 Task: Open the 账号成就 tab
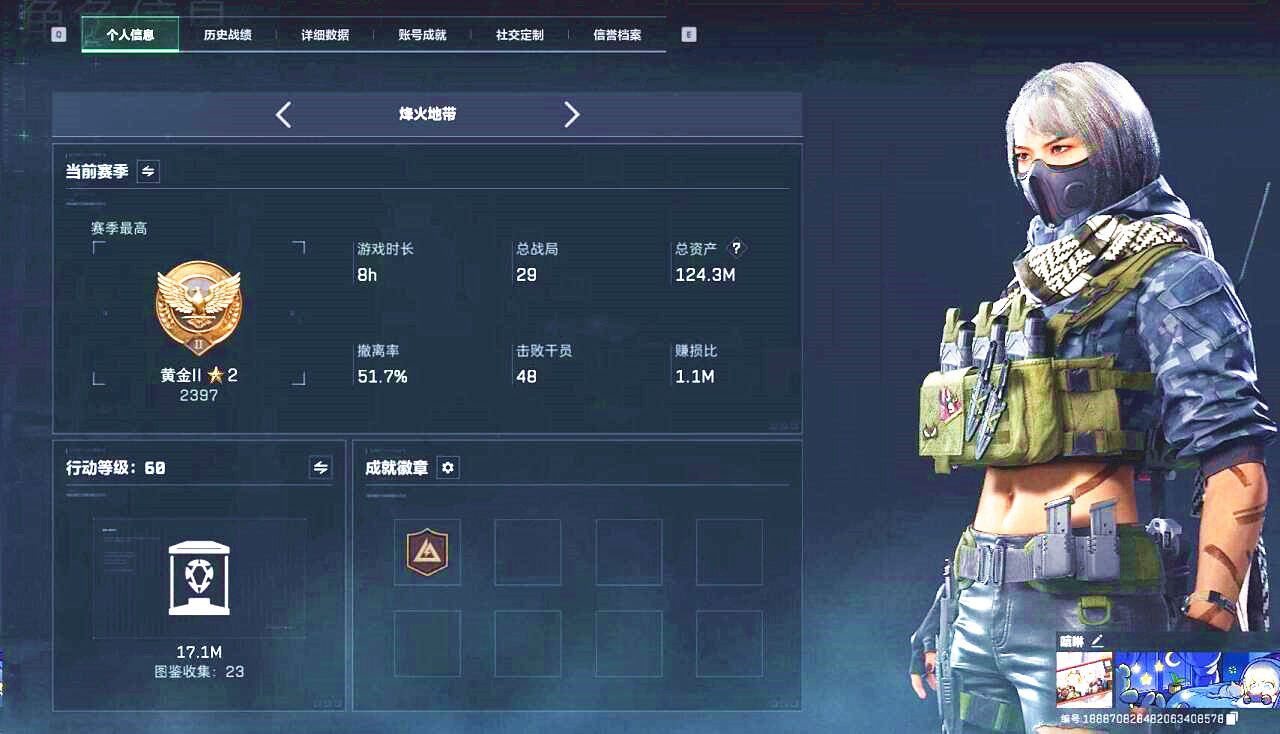[421, 34]
